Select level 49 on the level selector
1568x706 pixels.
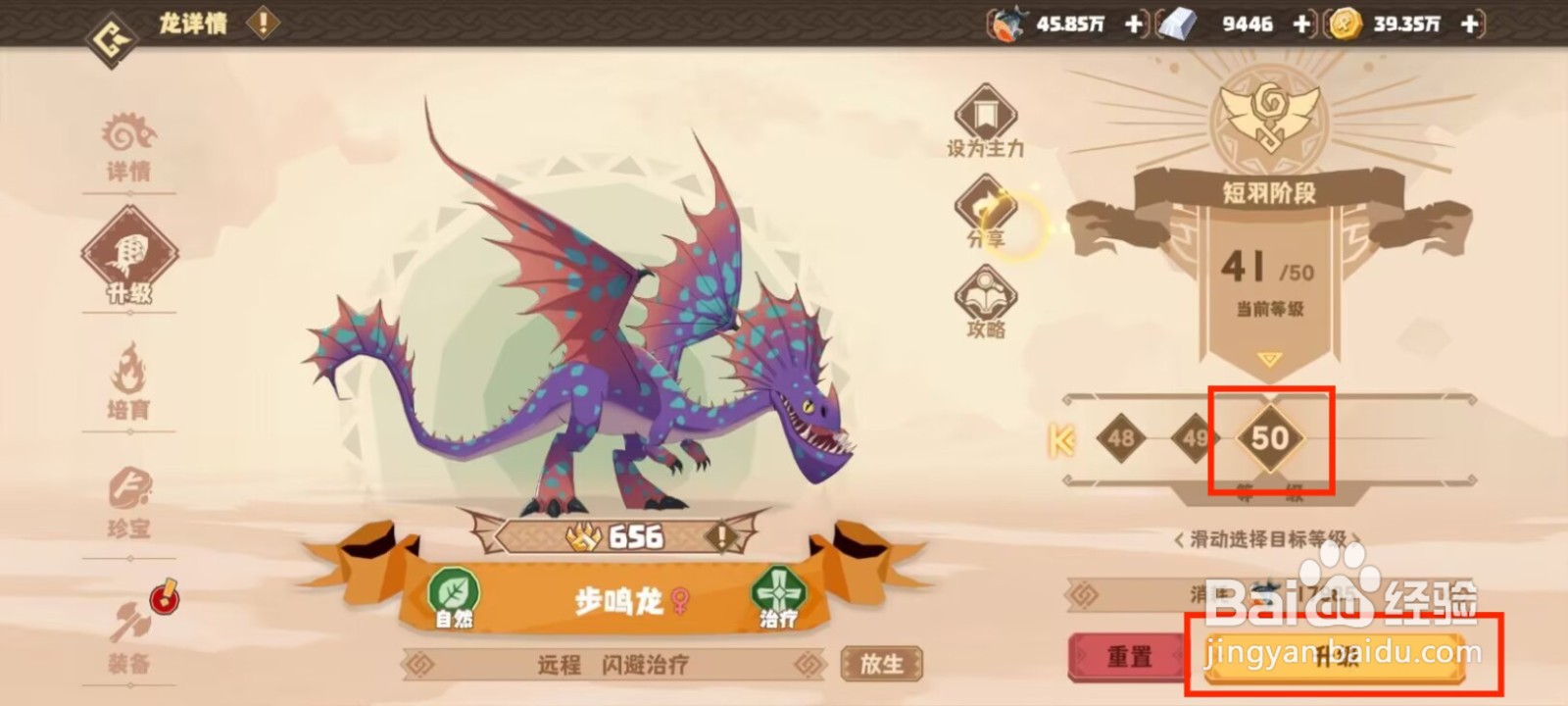(1198, 440)
